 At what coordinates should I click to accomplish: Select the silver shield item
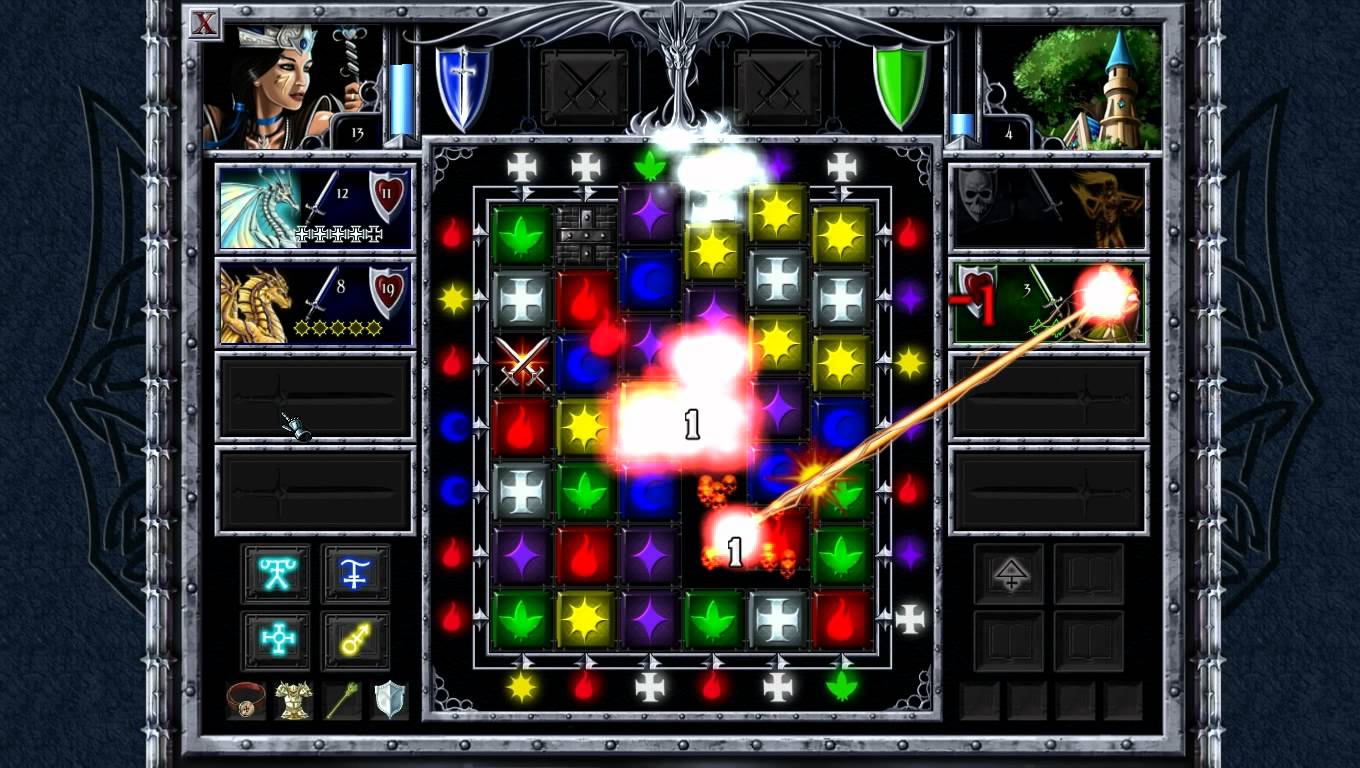tap(390, 700)
